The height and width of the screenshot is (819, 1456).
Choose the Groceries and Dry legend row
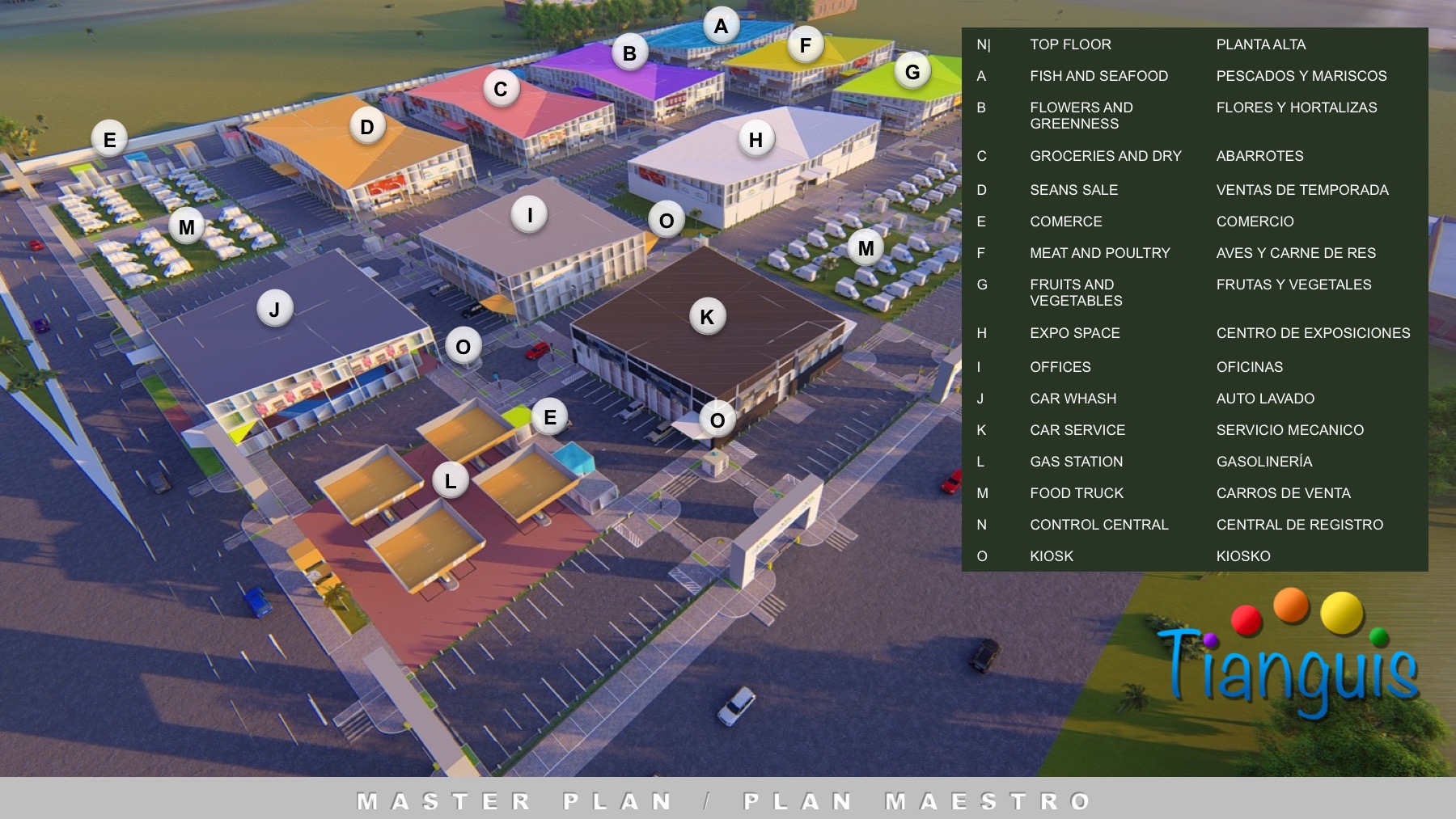[x=1105, y=156]
